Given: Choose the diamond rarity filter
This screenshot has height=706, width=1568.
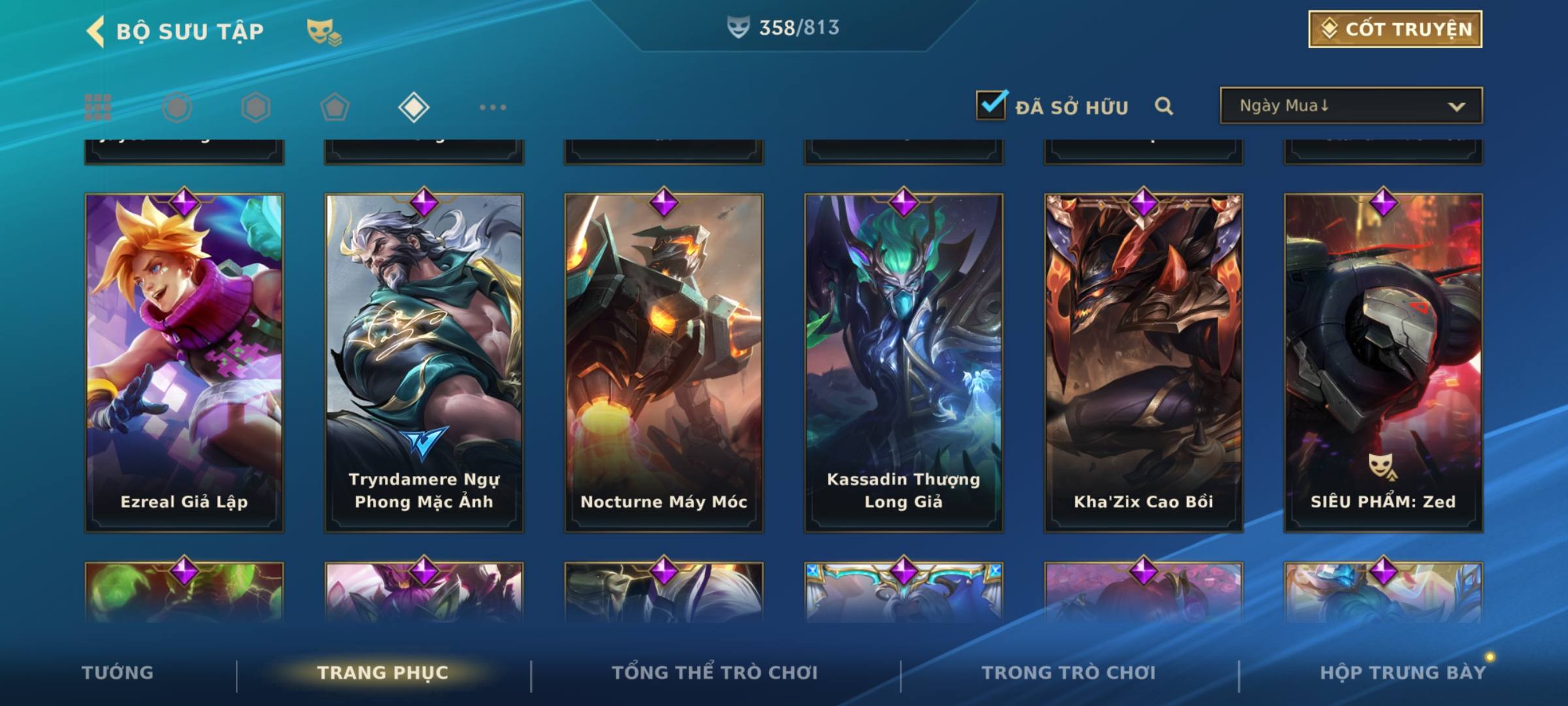Looking at the screenshot, I should [414, 107].
